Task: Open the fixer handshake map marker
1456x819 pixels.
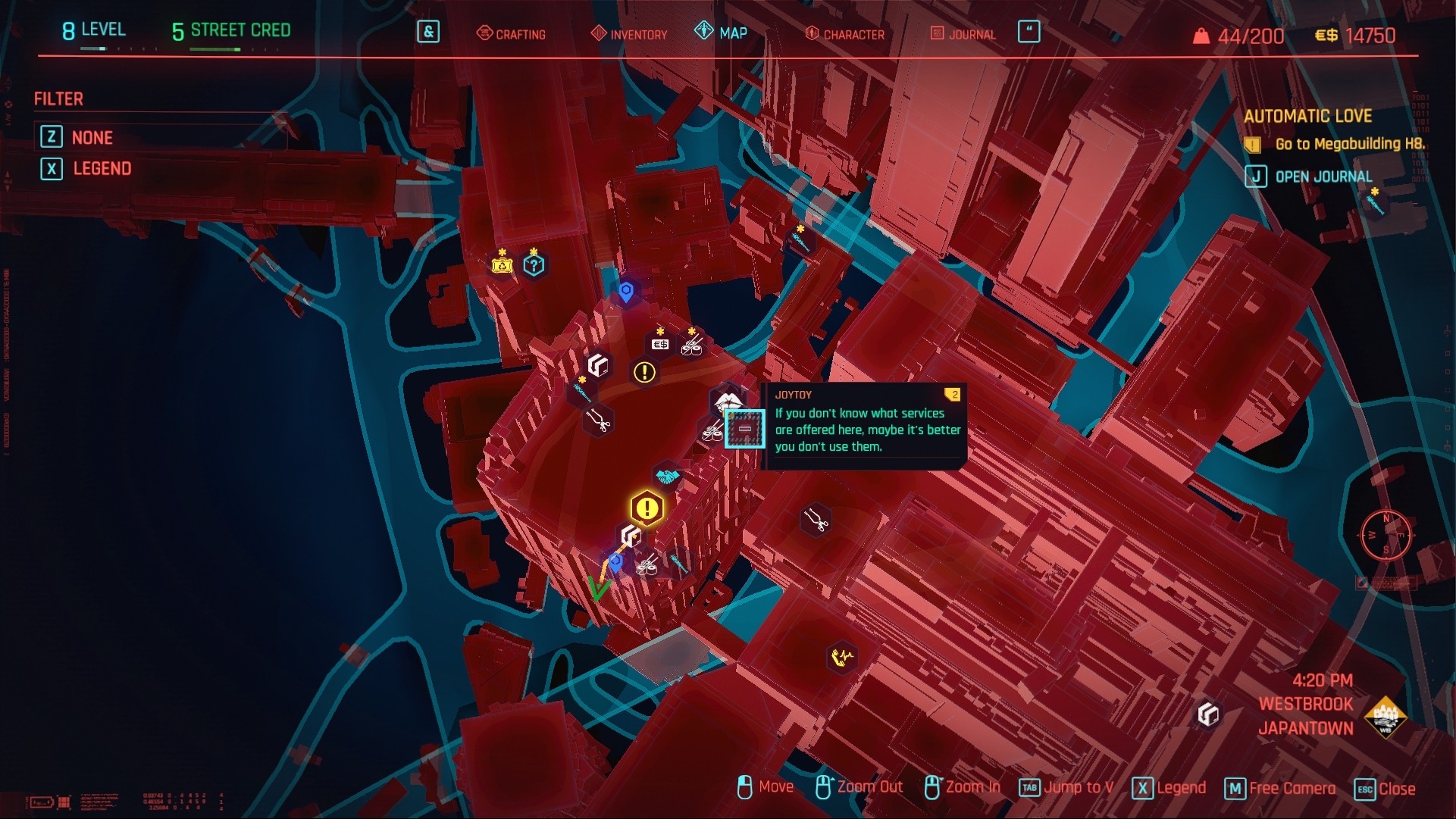Action: pyautogui.click(x=668, y=476)
